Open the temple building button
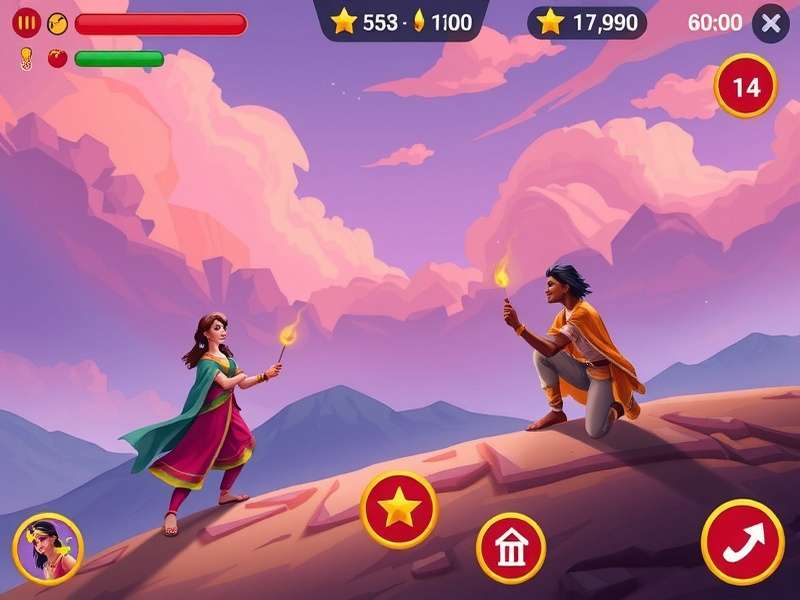This screenshot has width=800, height=600. tap(510, 548)
